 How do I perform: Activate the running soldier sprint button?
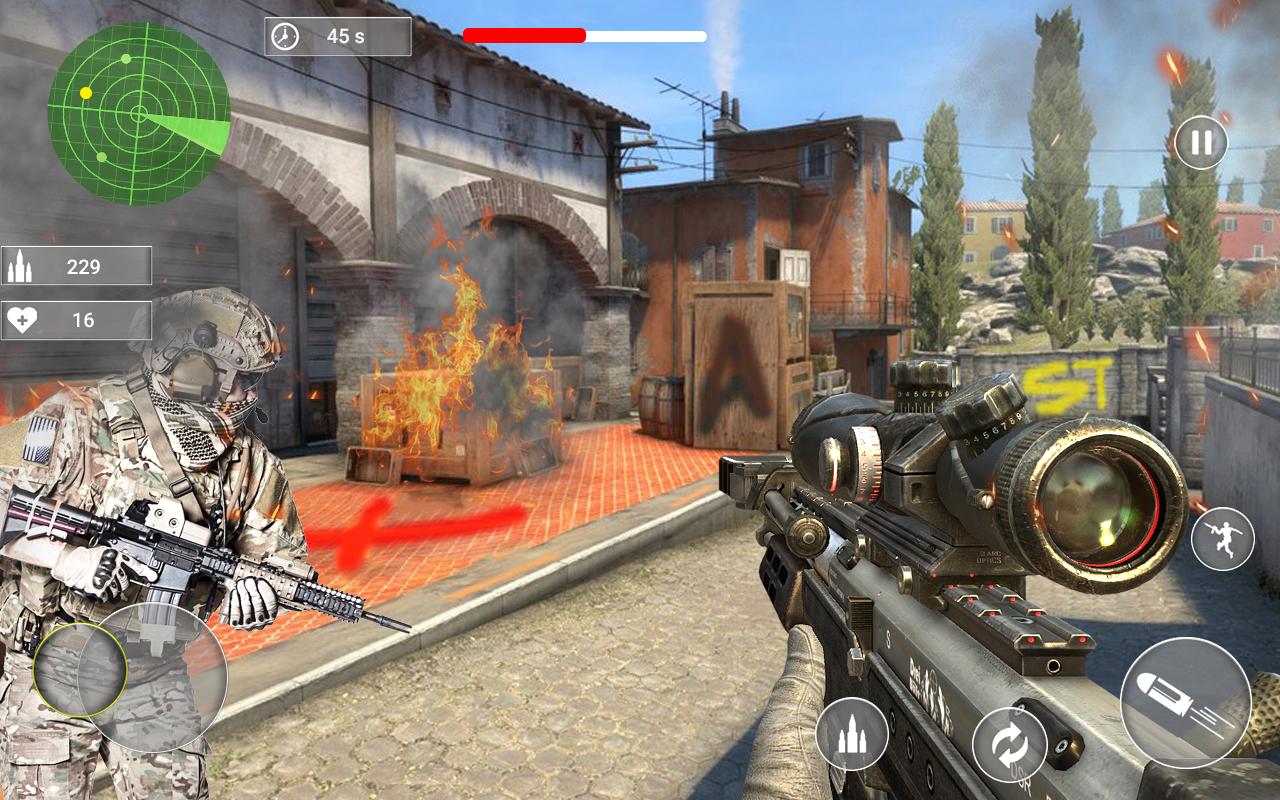1222,539
